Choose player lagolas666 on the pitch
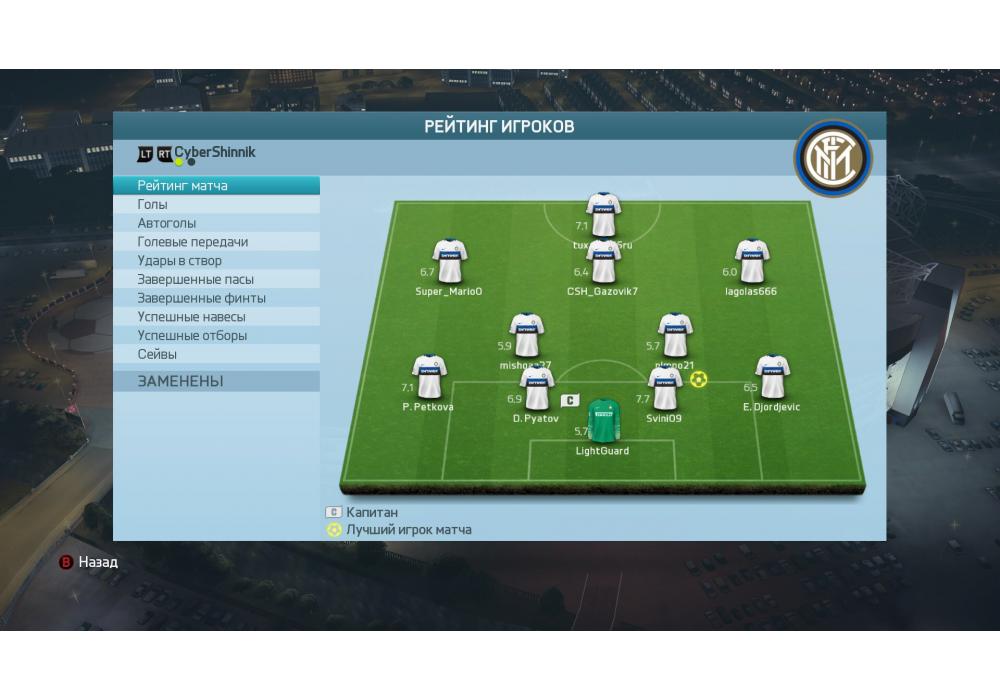This screenshot has width=1000, height=700. click(x=751, y=262)
